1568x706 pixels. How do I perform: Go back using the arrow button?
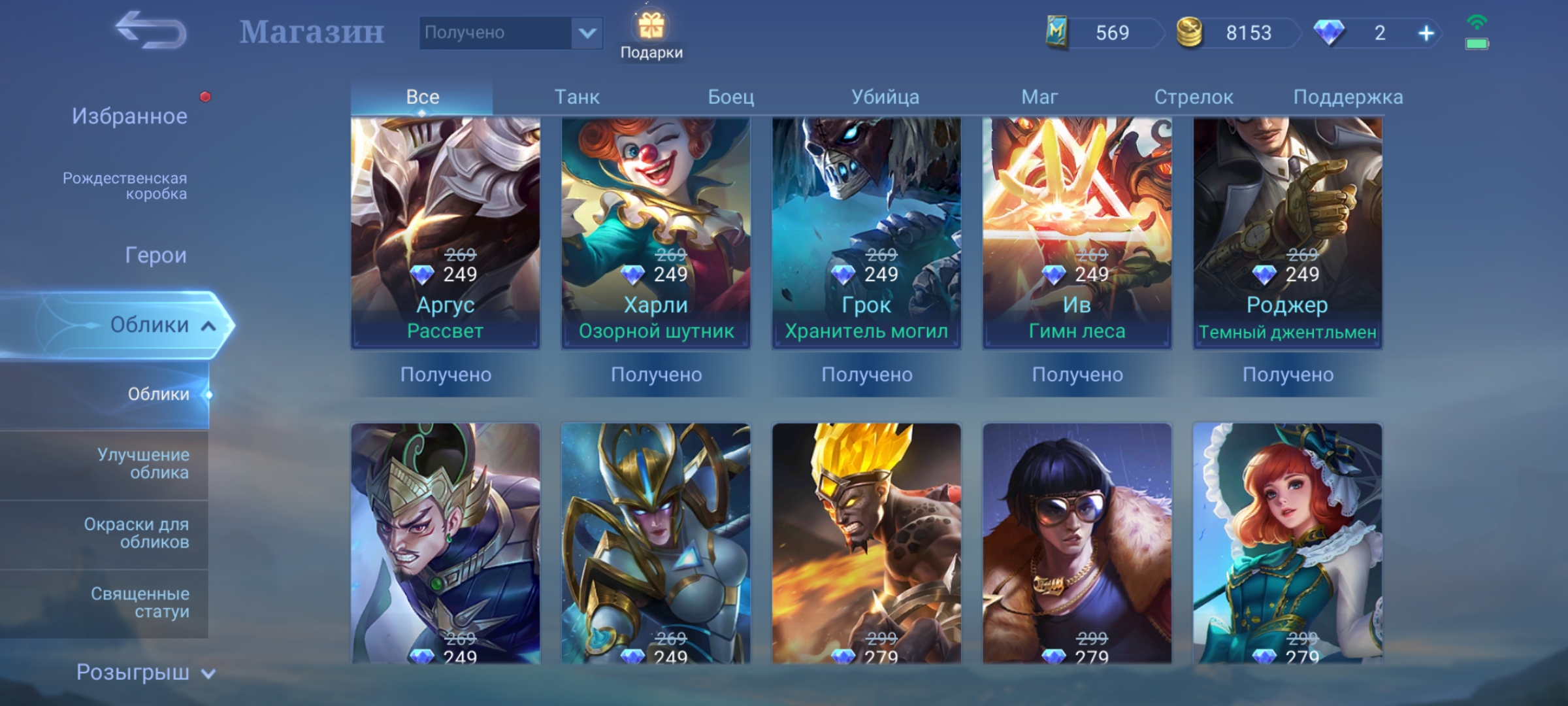pos(151,30)
